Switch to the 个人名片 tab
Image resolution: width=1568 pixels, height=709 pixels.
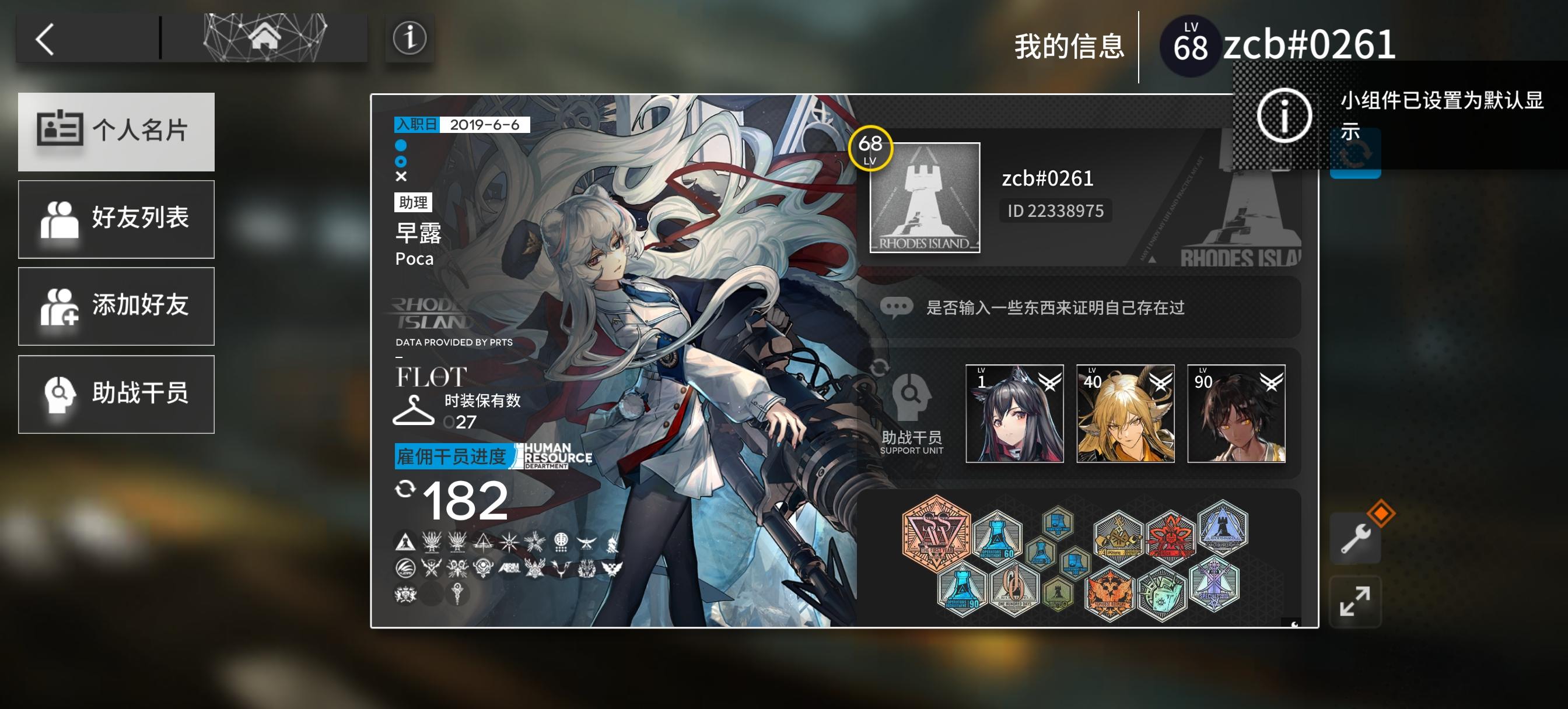[117, 131]
